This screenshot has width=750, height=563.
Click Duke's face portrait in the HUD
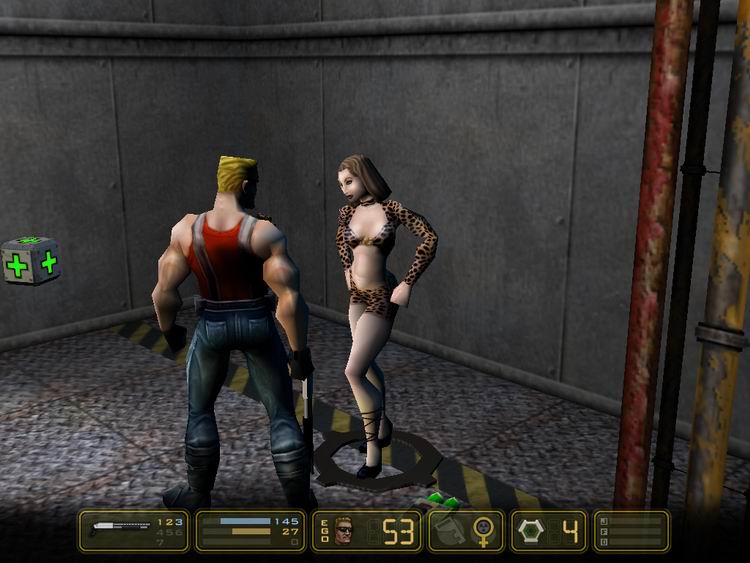[345, 529]
